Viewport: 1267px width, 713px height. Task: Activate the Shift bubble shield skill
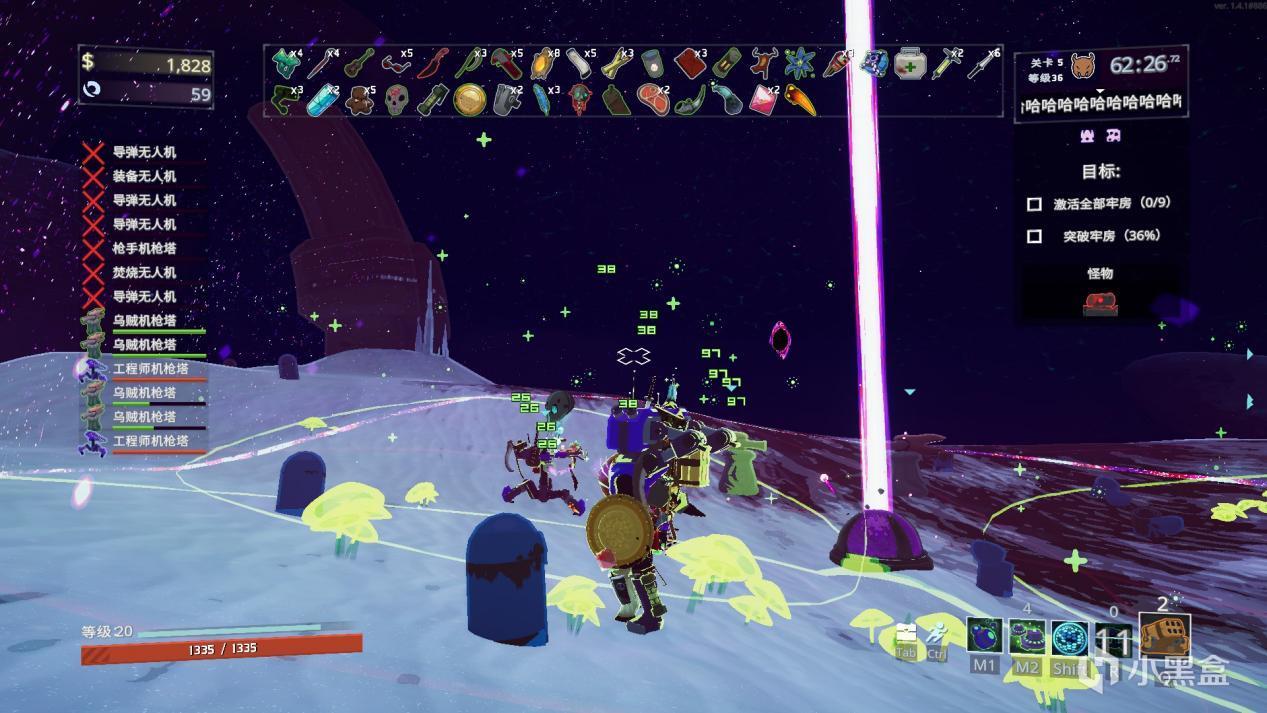pos(1069,635)
